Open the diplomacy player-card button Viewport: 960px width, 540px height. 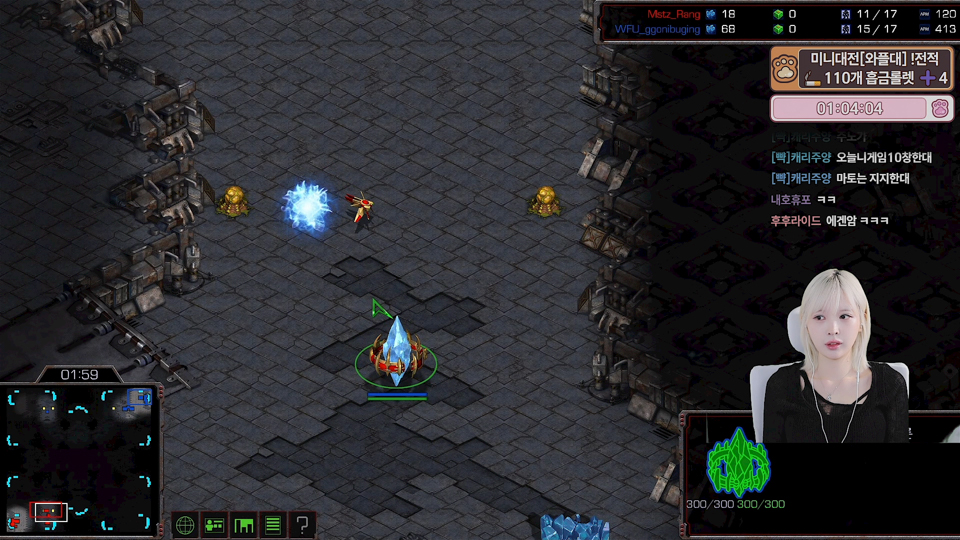pos(214,524)
